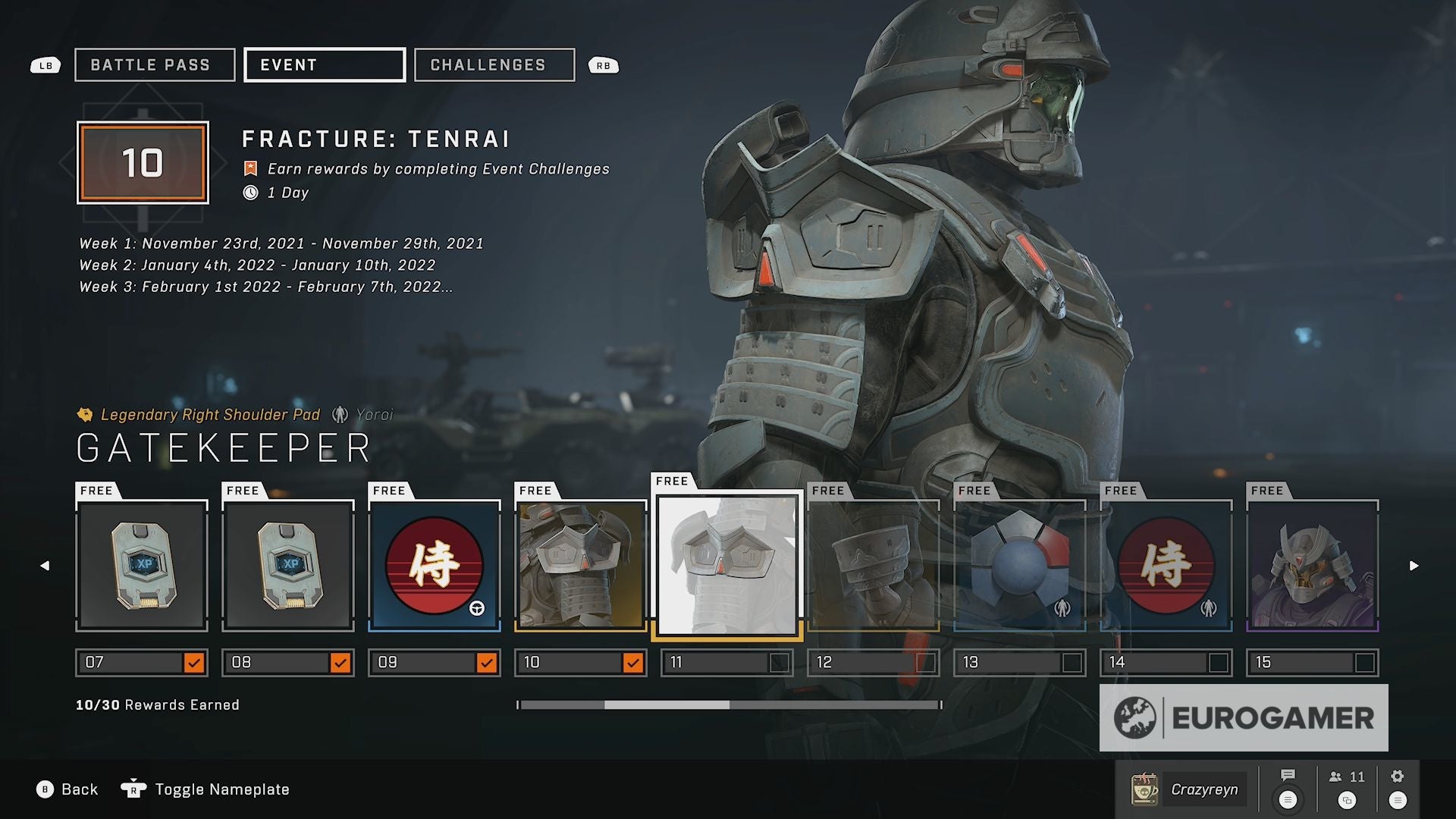Open the Challenges tab
Screen dimensions: 1456x819
[x=494, y=65]
